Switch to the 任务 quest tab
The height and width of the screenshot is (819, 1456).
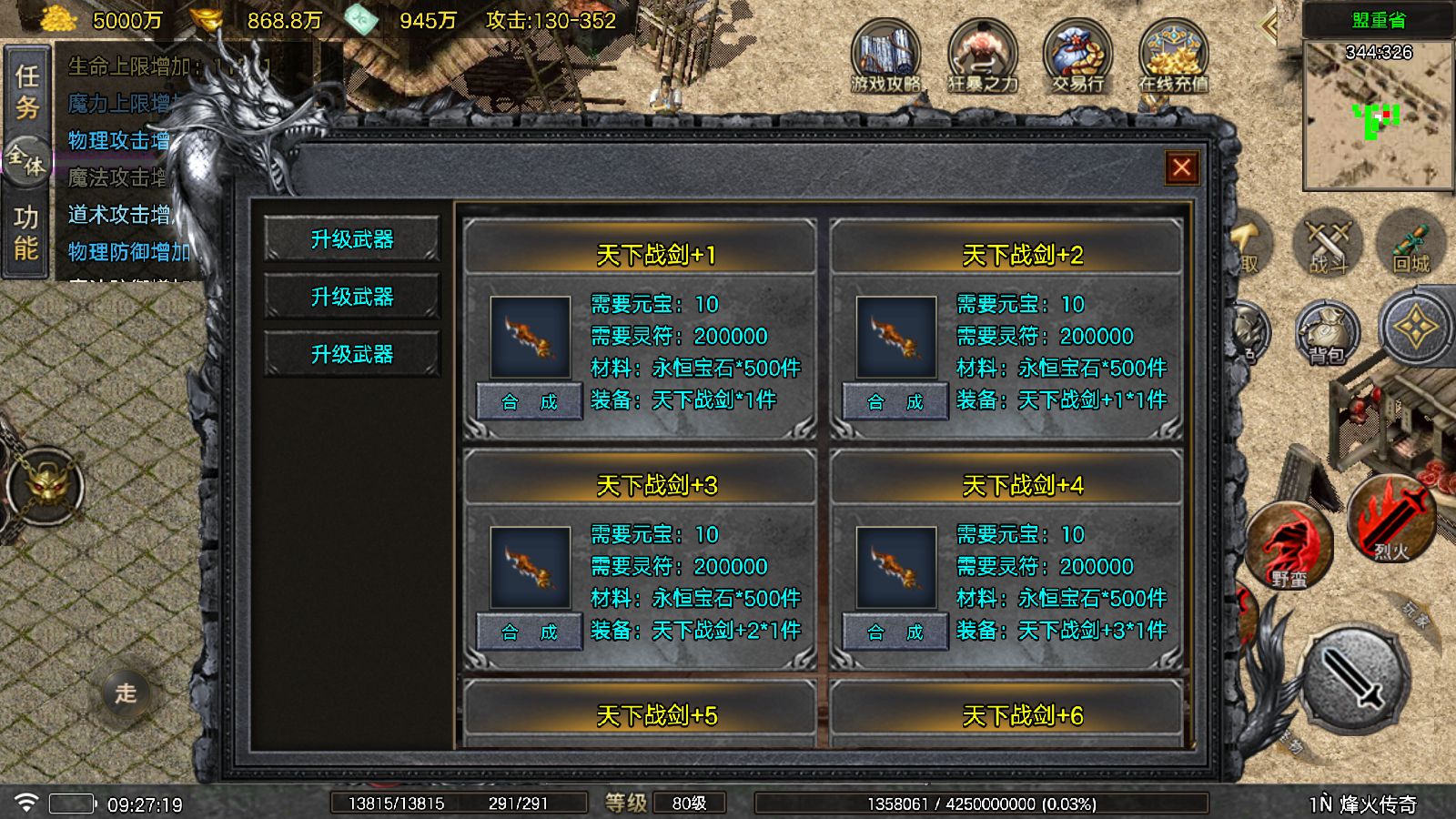click(x=26, y=92)
